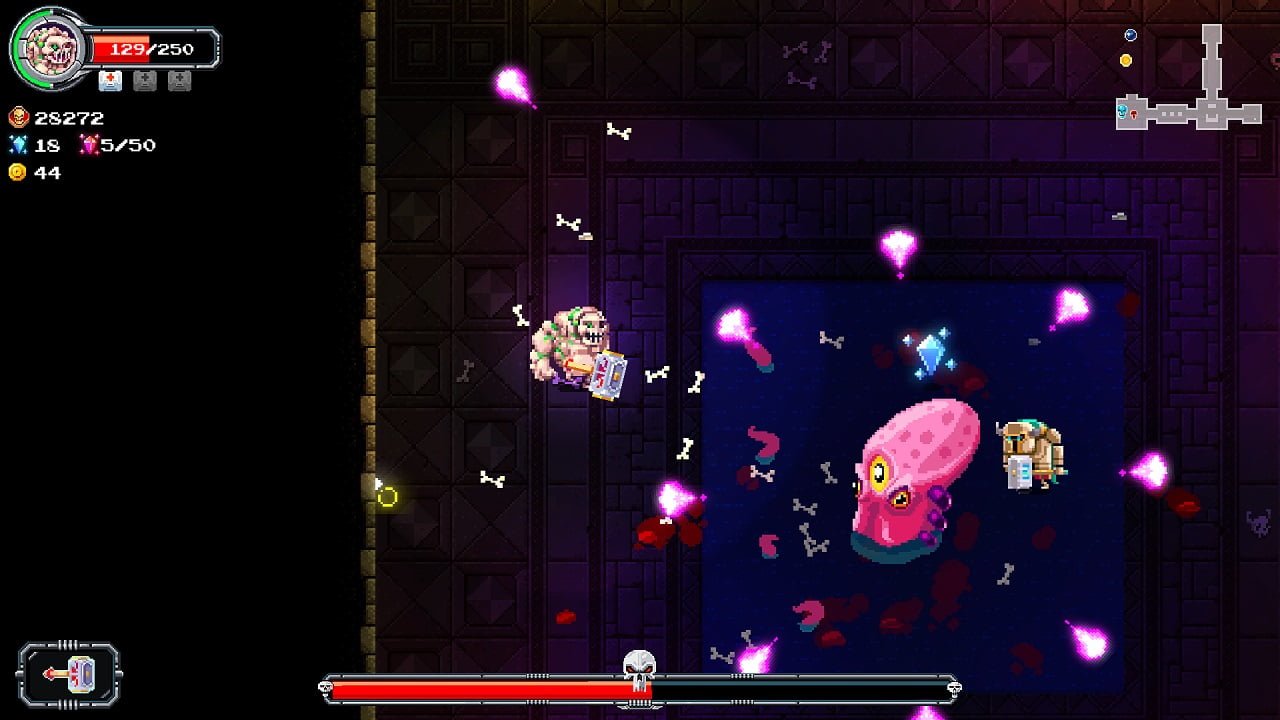Use the available red-cross medkit
The image size is (1280, 720).
tap(110, 81)
